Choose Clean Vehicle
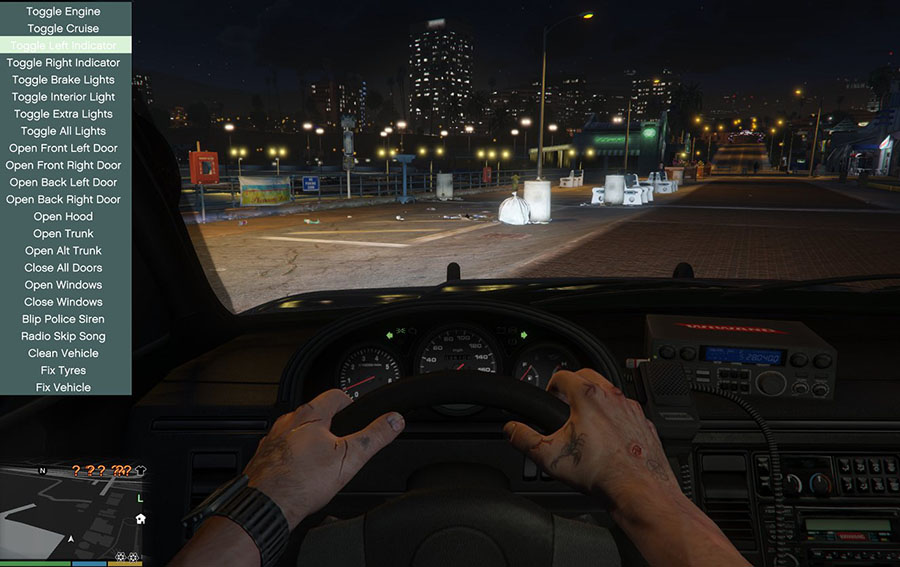 tap(63, 353)
